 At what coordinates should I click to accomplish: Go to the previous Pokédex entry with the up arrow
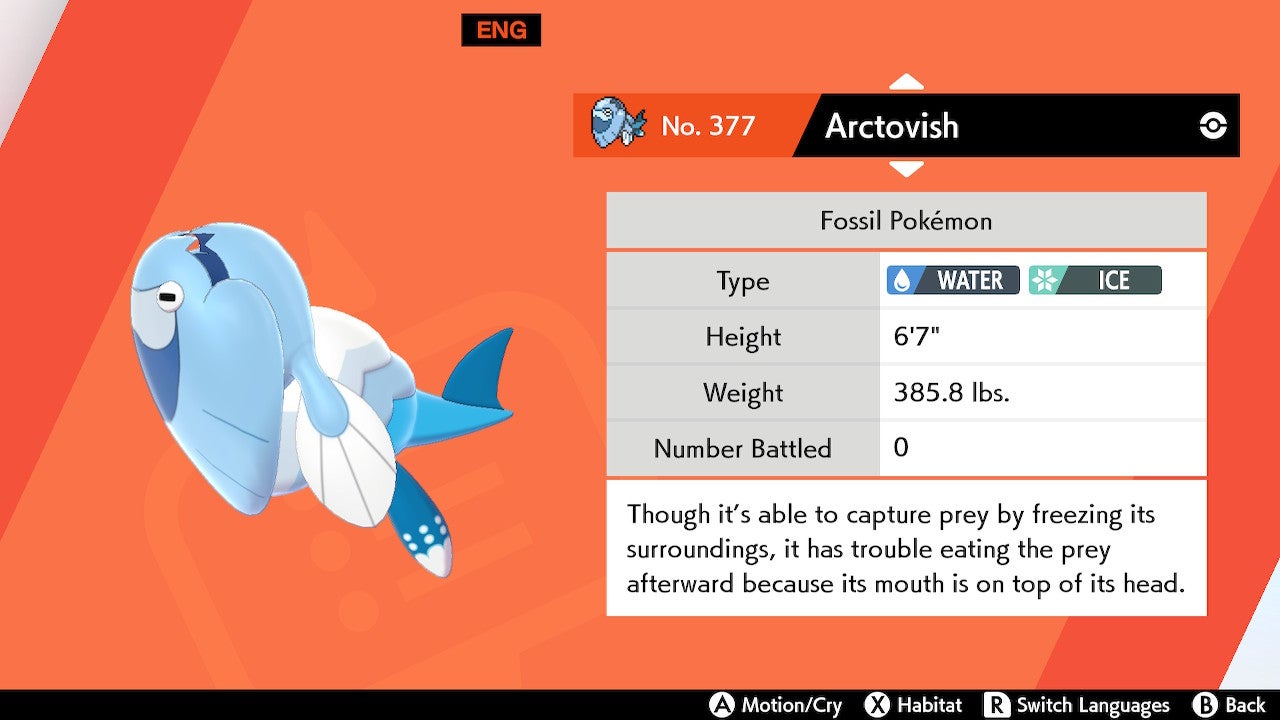click(906, 82)
